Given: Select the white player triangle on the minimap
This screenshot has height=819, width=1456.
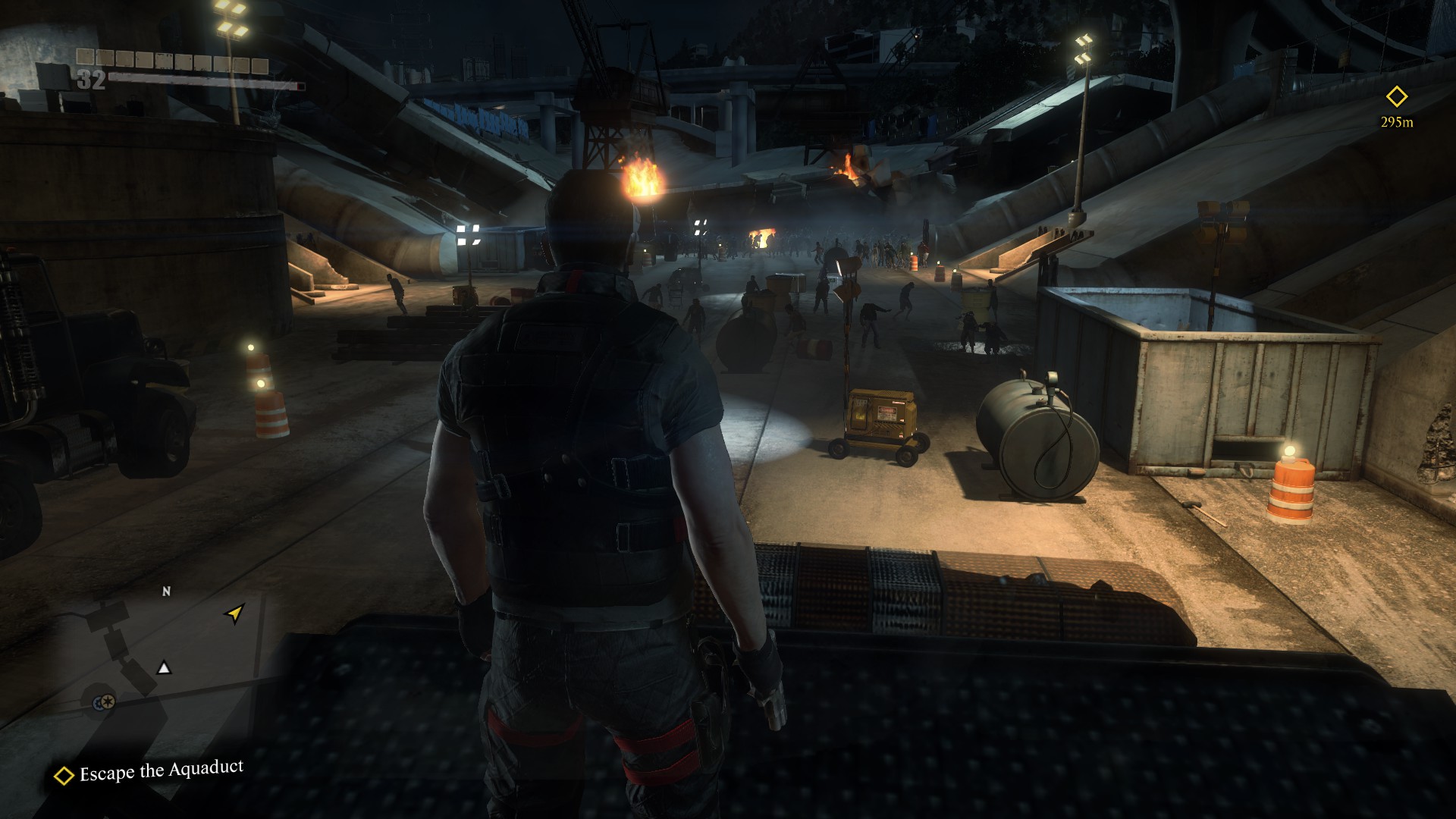Looking at the screenshot, I should point(164,668).
